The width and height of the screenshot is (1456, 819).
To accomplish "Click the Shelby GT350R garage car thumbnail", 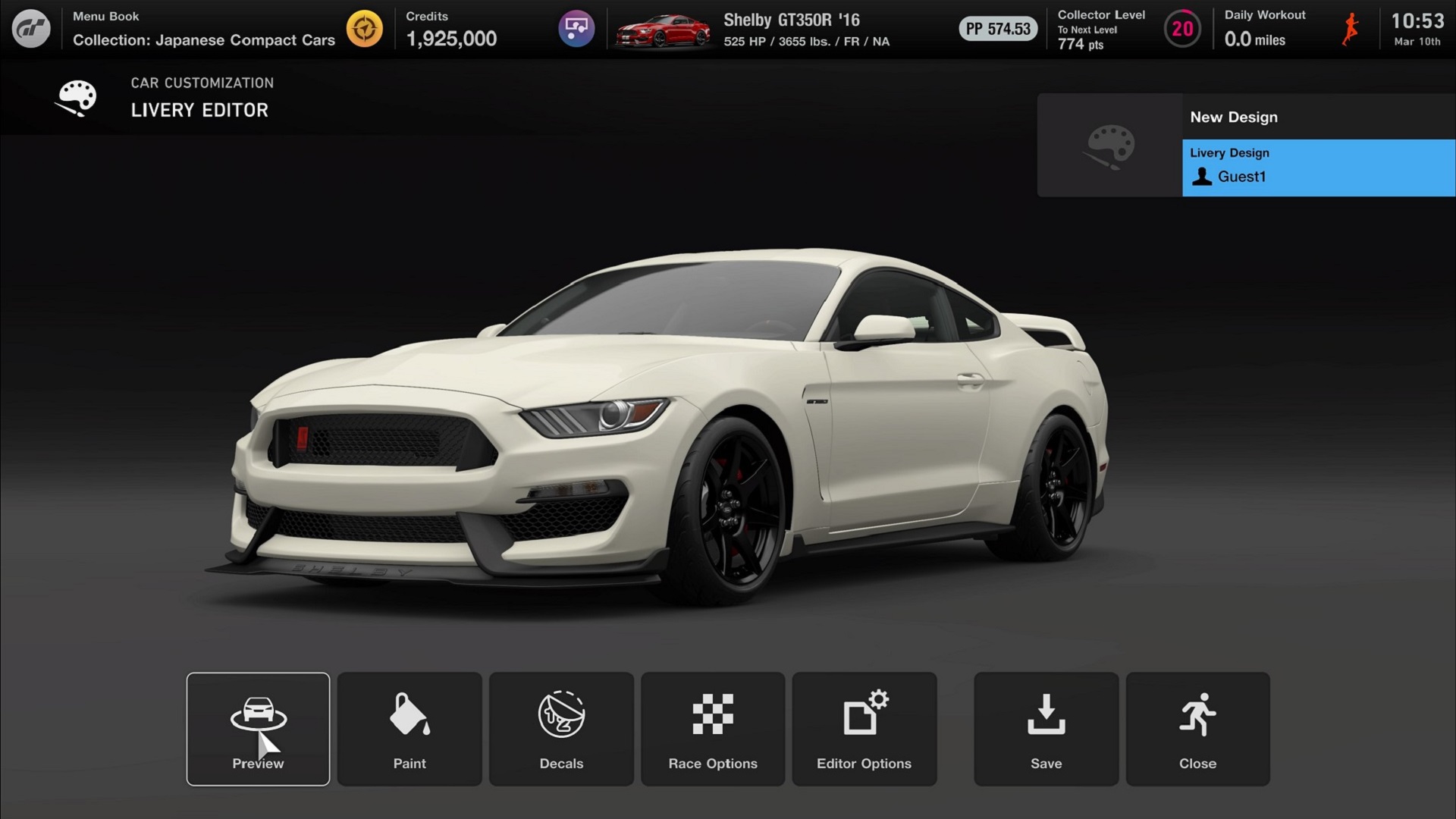I will pos(664,30).
